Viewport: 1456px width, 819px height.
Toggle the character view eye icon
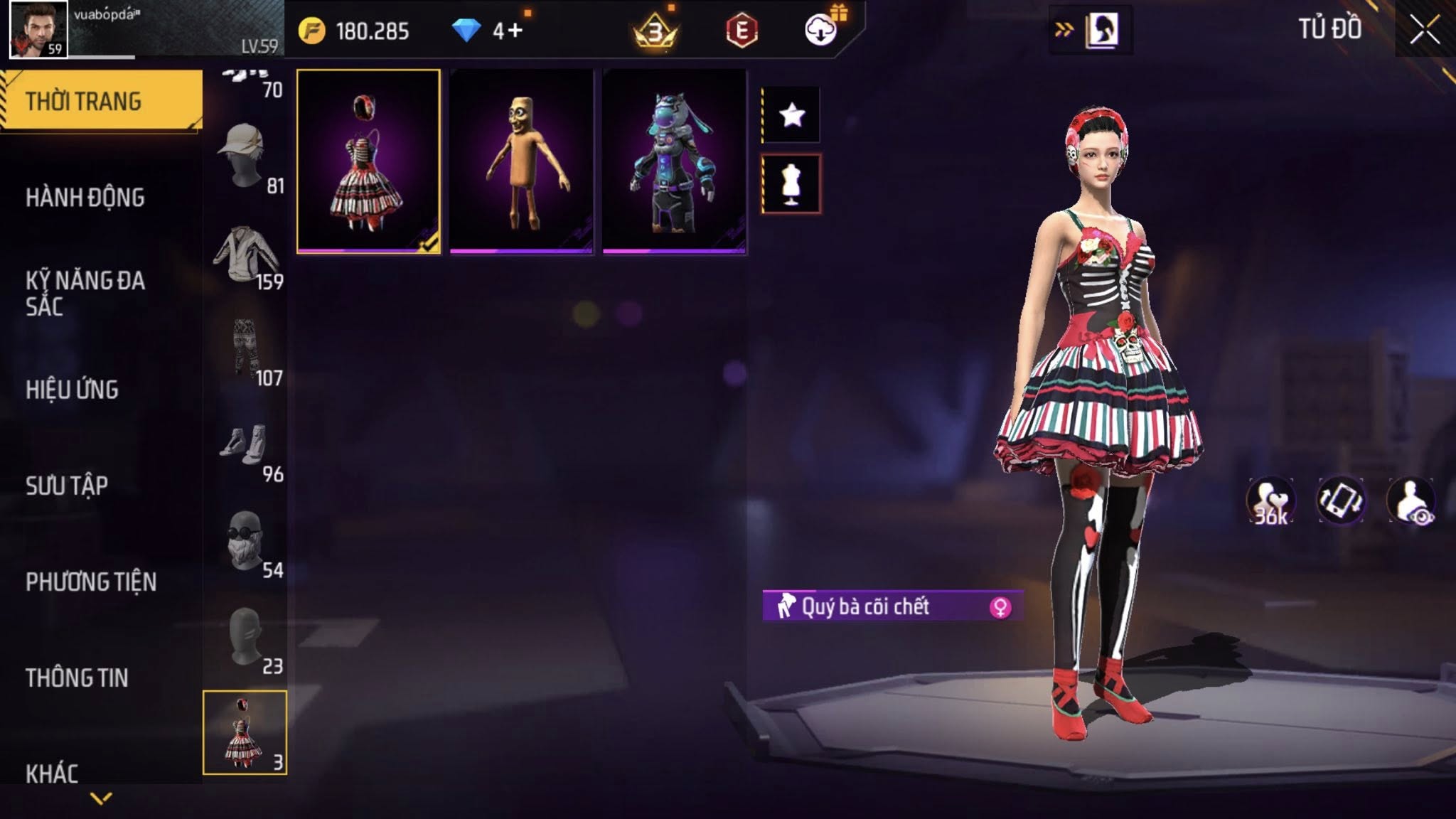point(1412,501)
